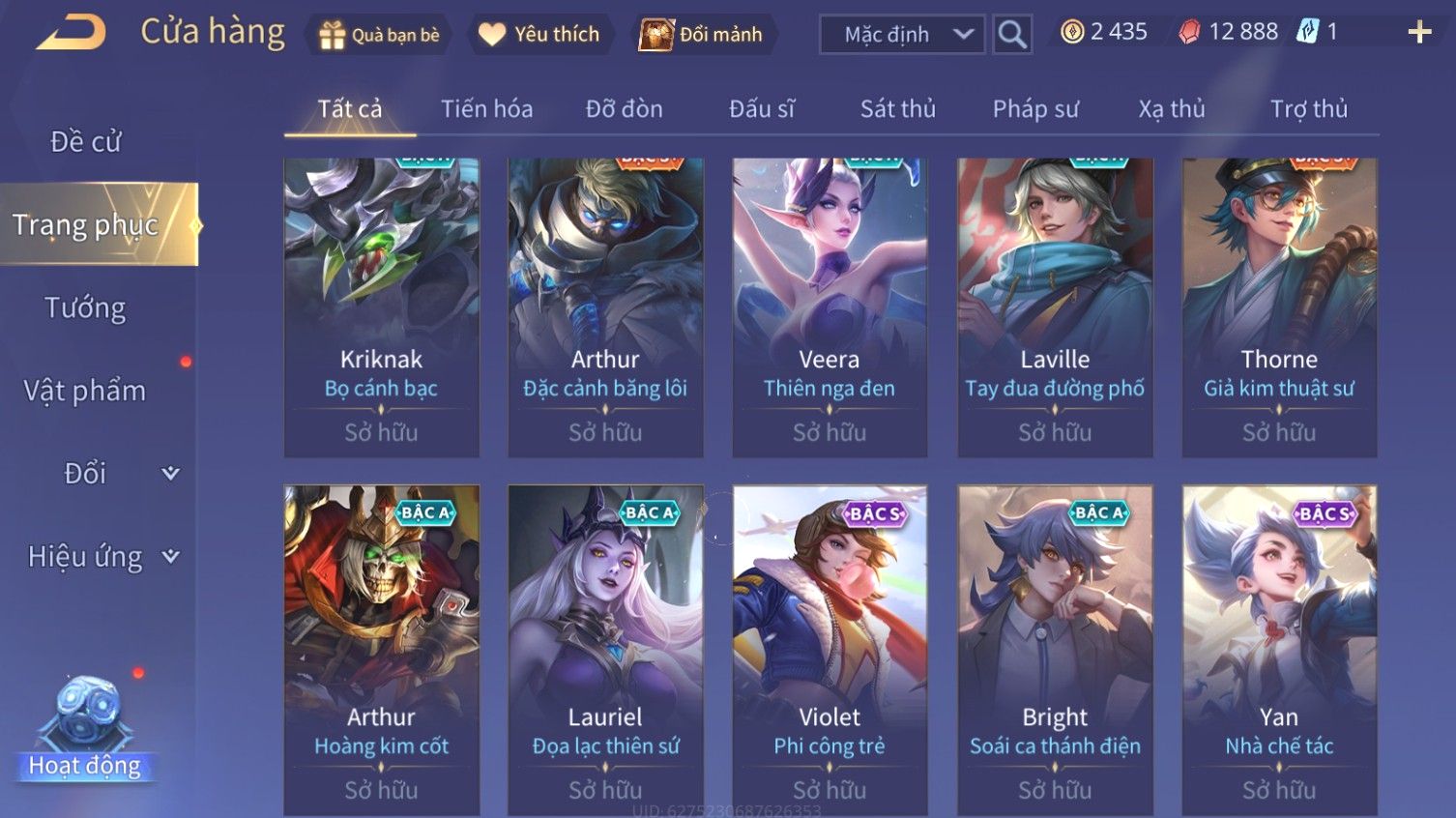Go back using the return arrow

pyautogui.click(x=71, y=33)
